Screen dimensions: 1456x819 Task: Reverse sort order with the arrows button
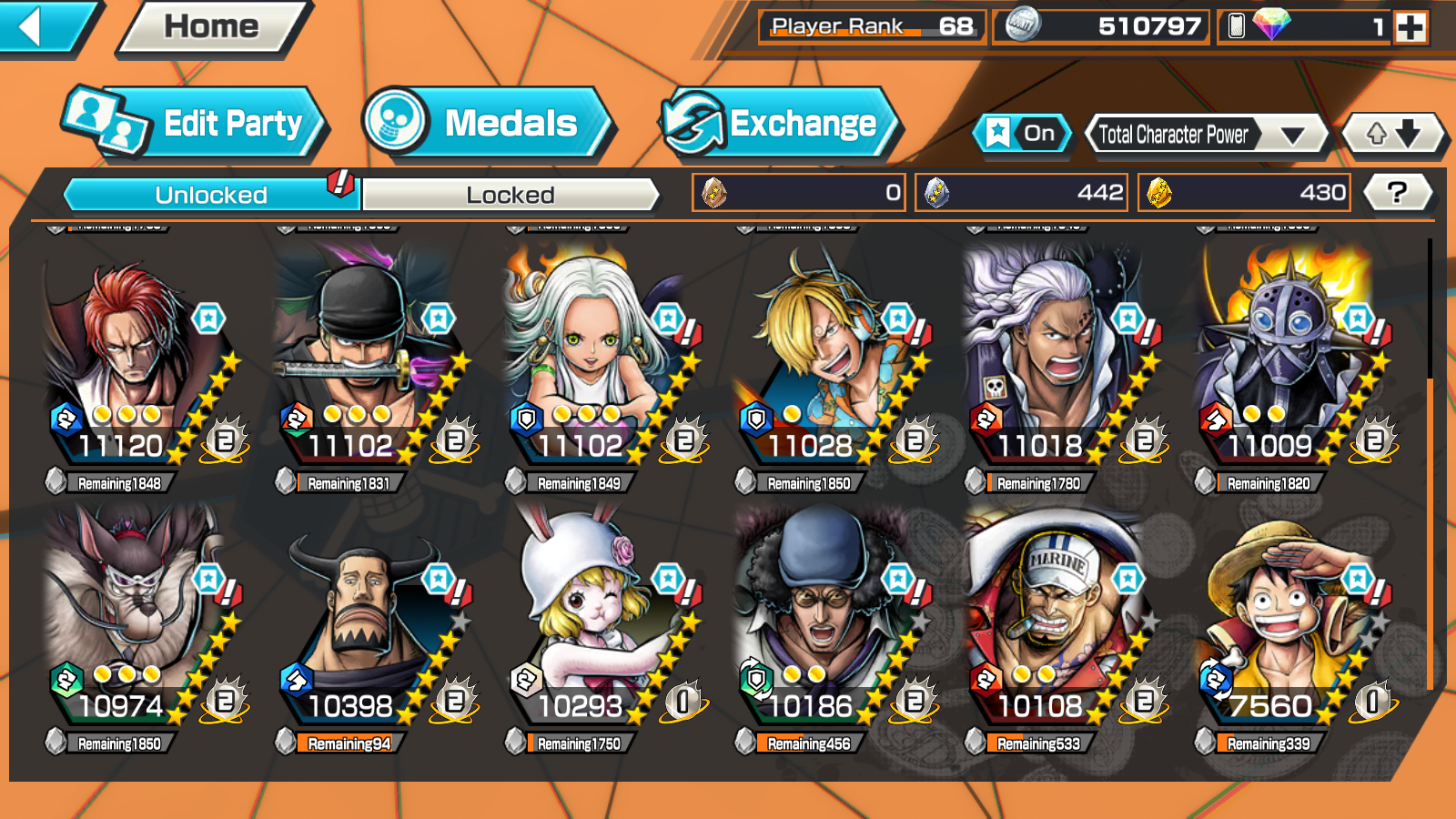(x=1393, y=135)
